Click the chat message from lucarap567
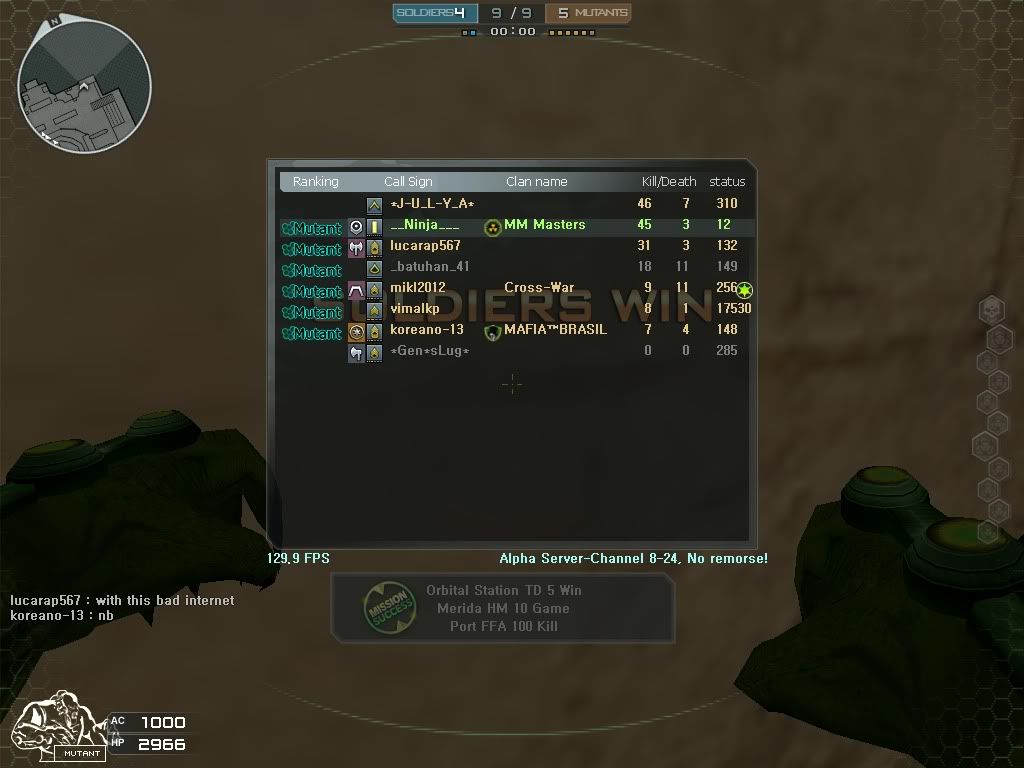This screenshot has width=1024, height=768. click(x=122, y=600)
